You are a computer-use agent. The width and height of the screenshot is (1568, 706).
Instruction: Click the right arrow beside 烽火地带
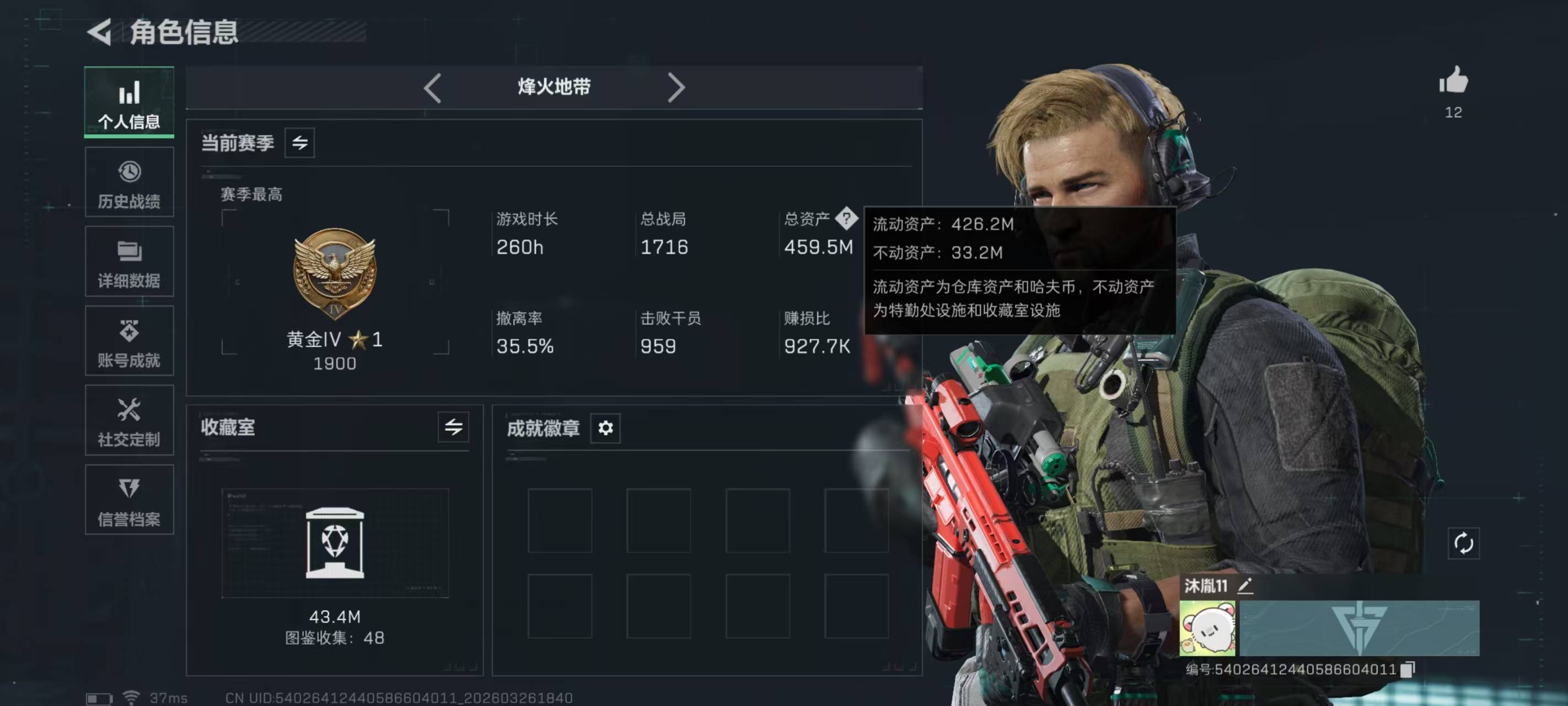point(675,88)
